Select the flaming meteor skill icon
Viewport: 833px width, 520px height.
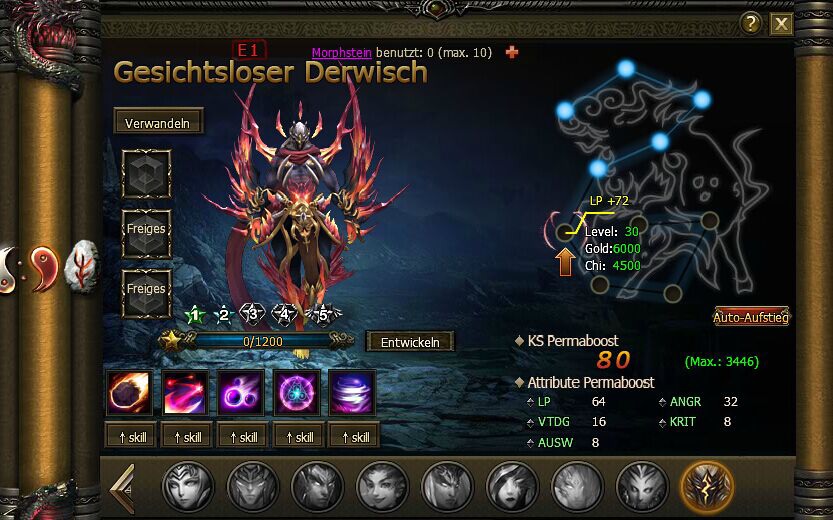pos(130,393)
